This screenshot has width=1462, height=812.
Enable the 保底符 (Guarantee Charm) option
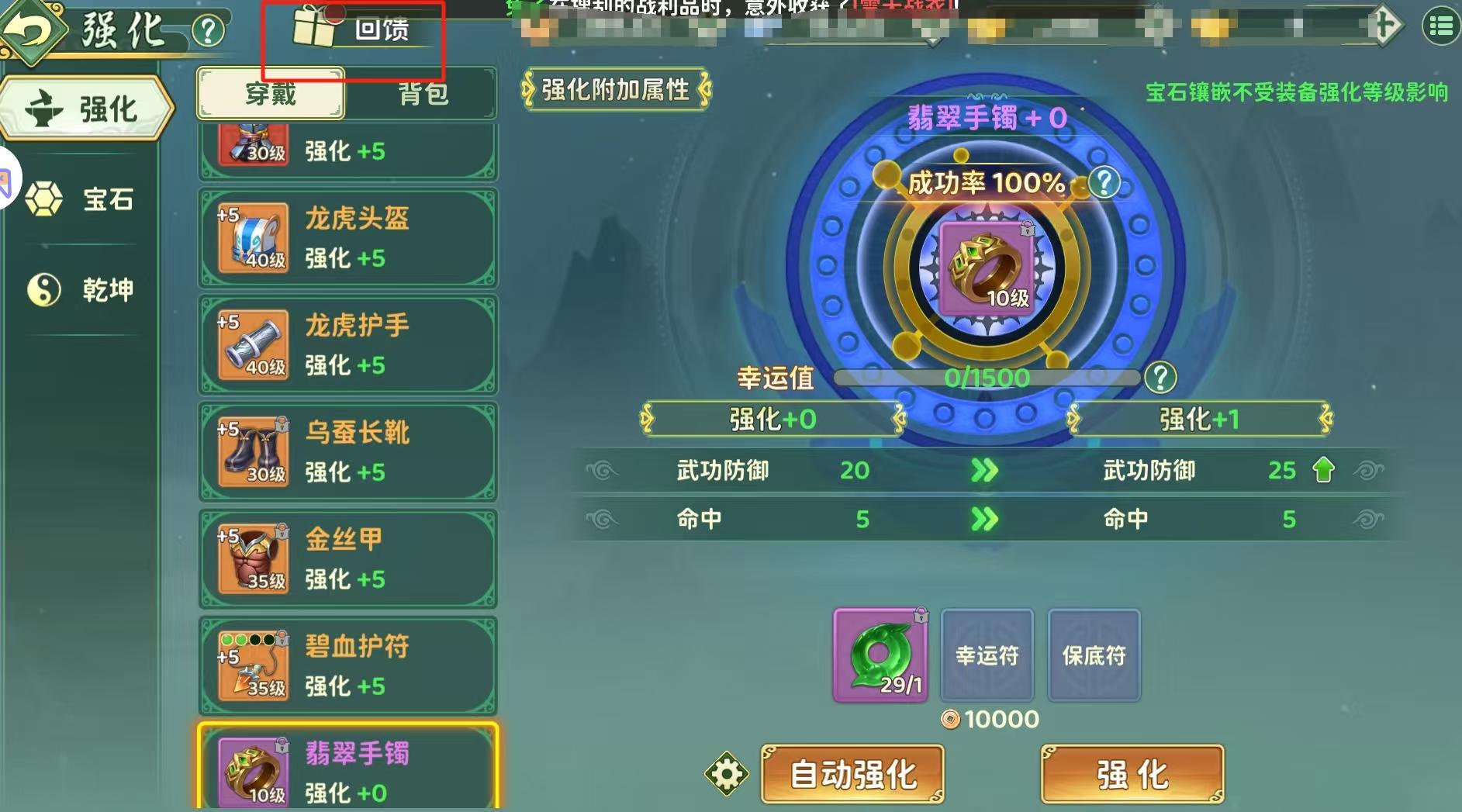click(x=1094, y=655)
